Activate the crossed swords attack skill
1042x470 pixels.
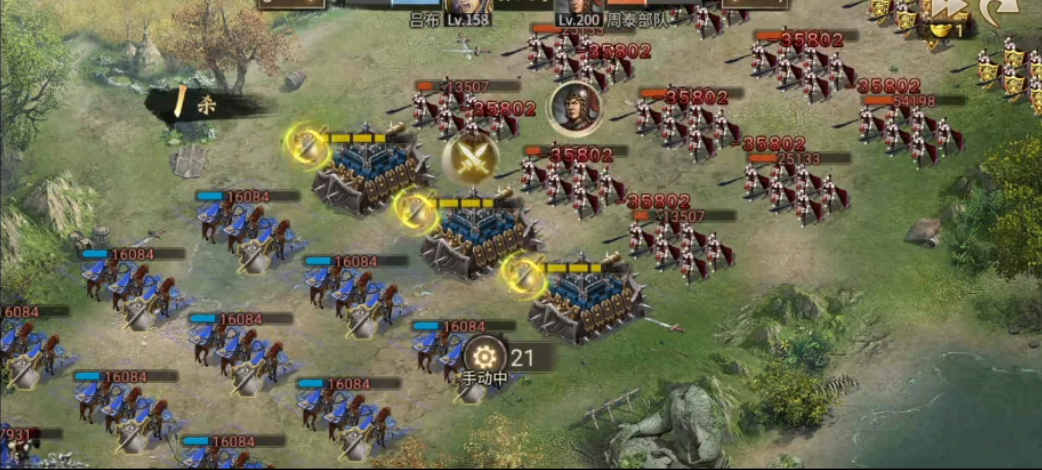click(471, 160)
